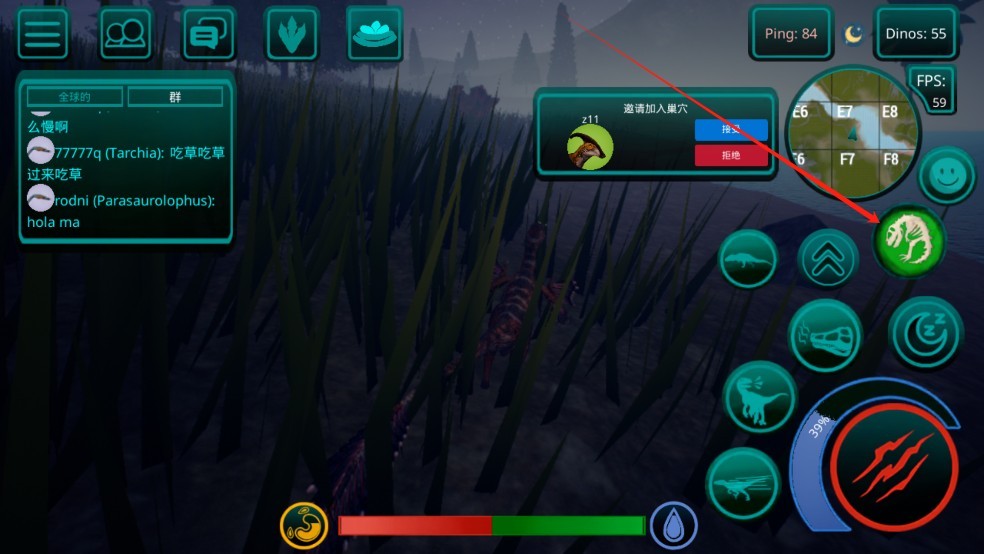This screenshot has width=984, height=554.
Task: Open the friends list icon
Action: pos(126,34)
